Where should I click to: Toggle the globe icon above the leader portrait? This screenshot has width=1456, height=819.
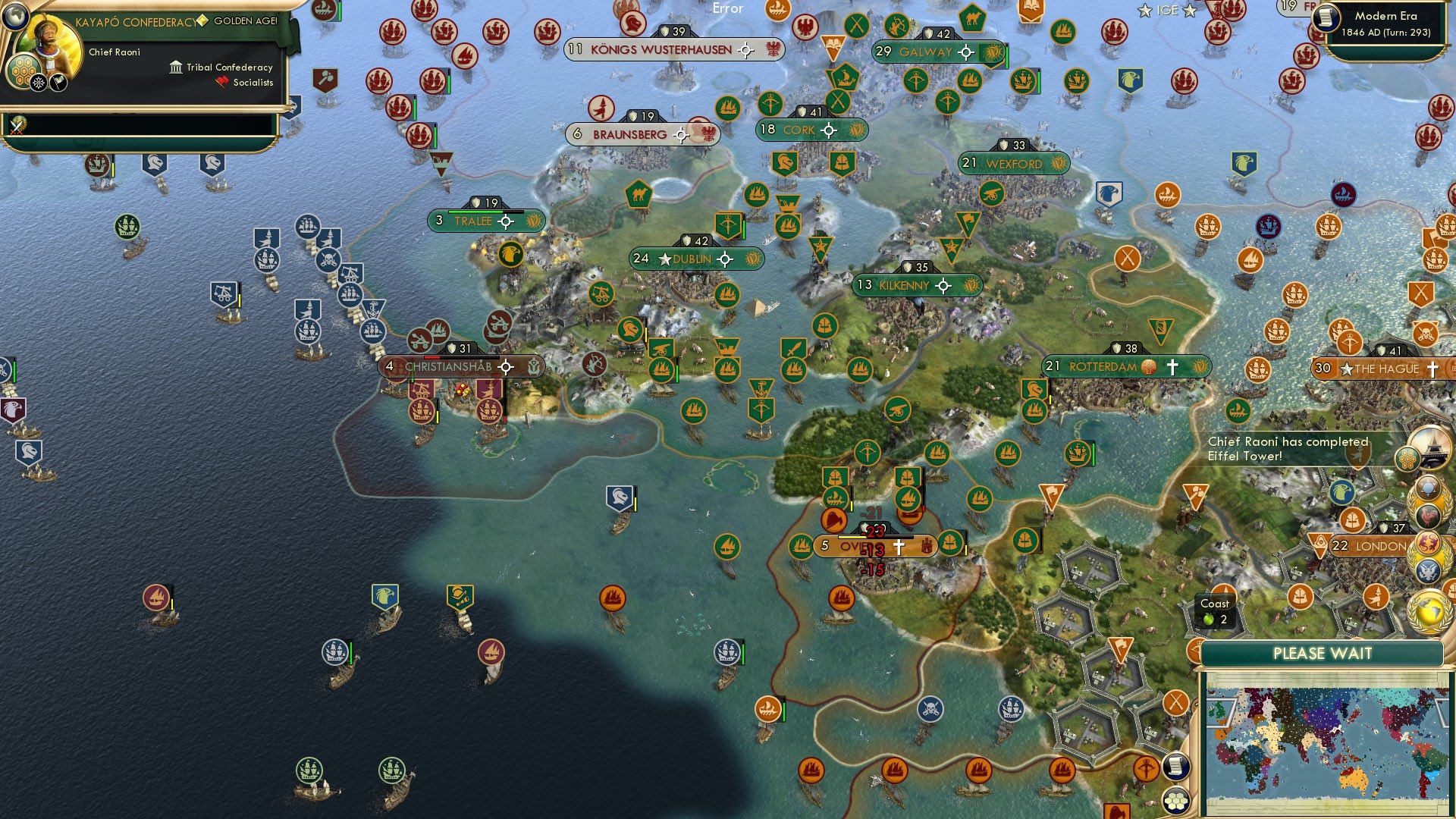coord(15,18)
